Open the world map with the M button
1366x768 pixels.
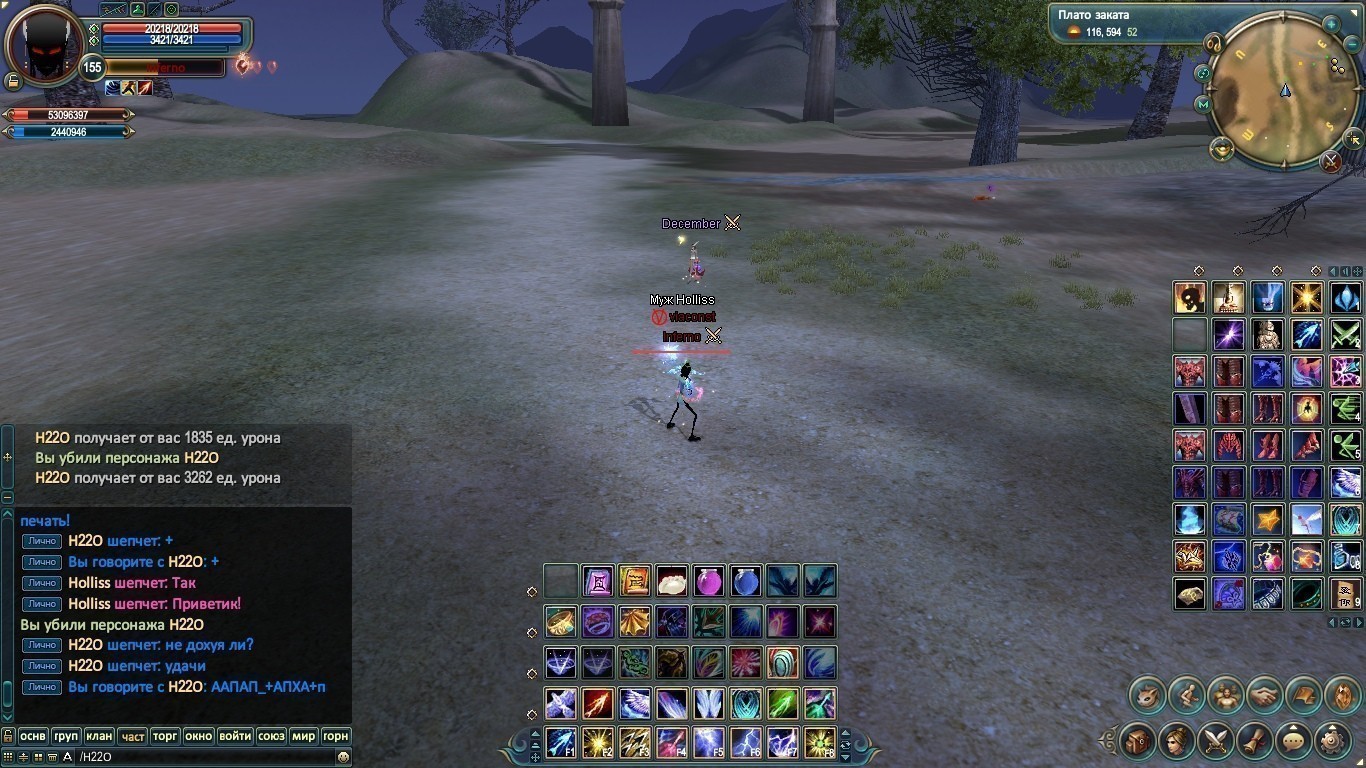(1203, 103)
